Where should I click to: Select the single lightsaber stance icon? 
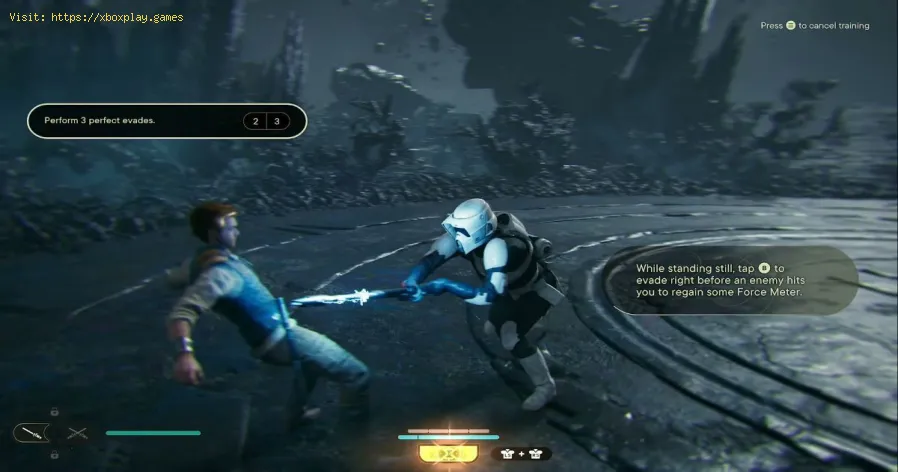pos(29,433)
